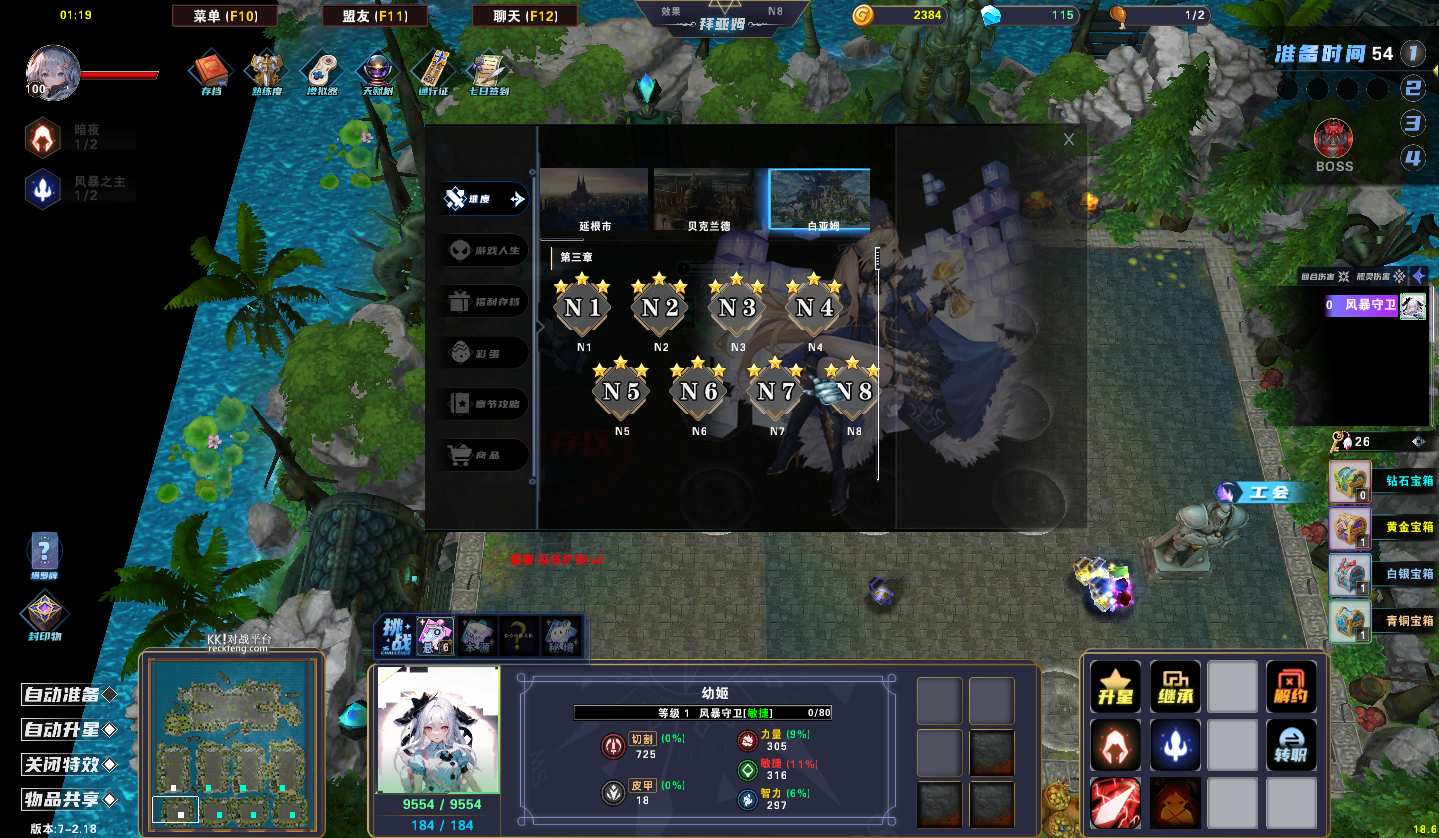The height and width of the screenshot is (838, 1439).
Task: Open the 天赋树 talent tree
Action: (x=378, y=71)
